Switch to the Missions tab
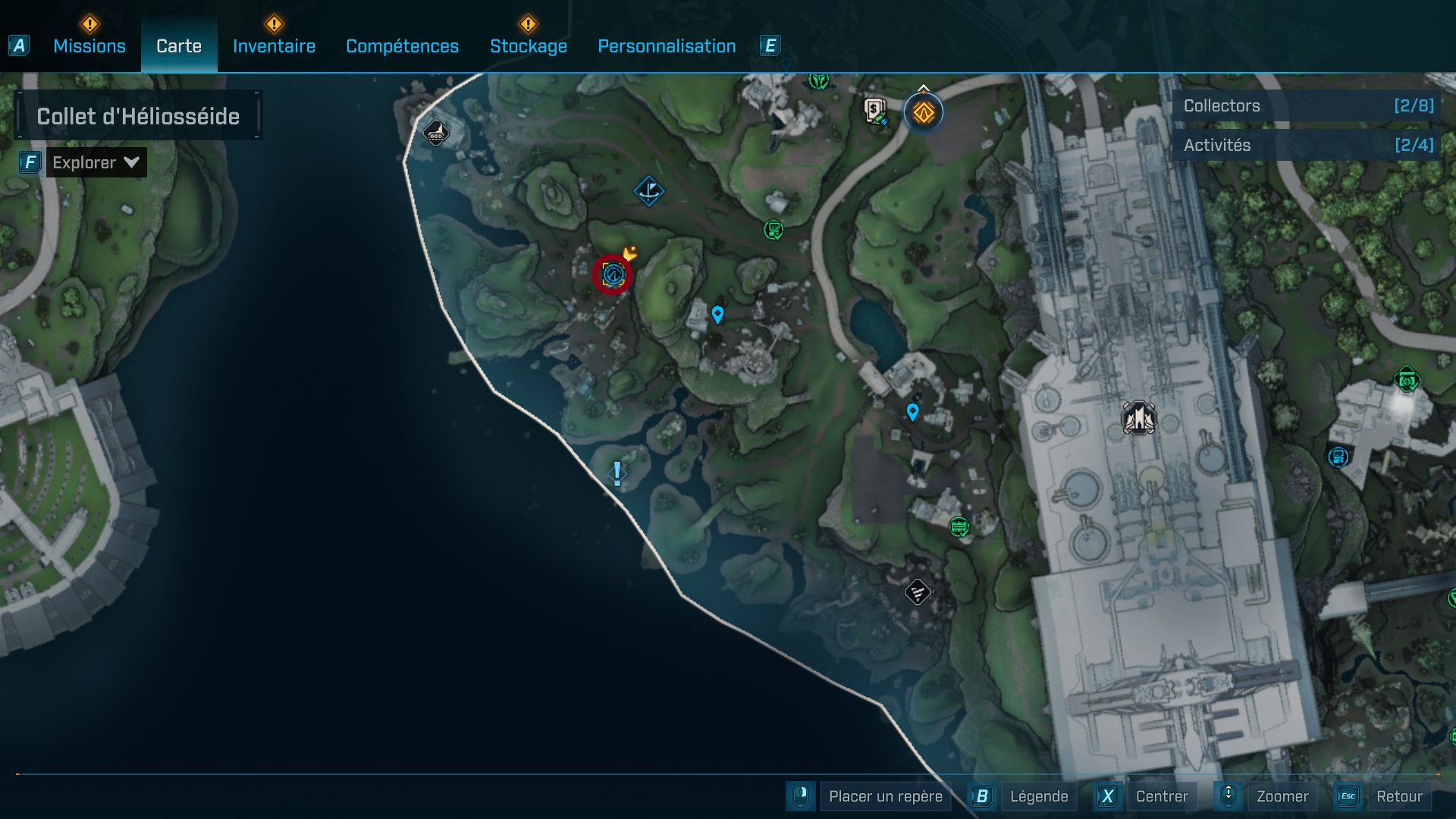1456x819 pixels. click(x=89, y=46)
